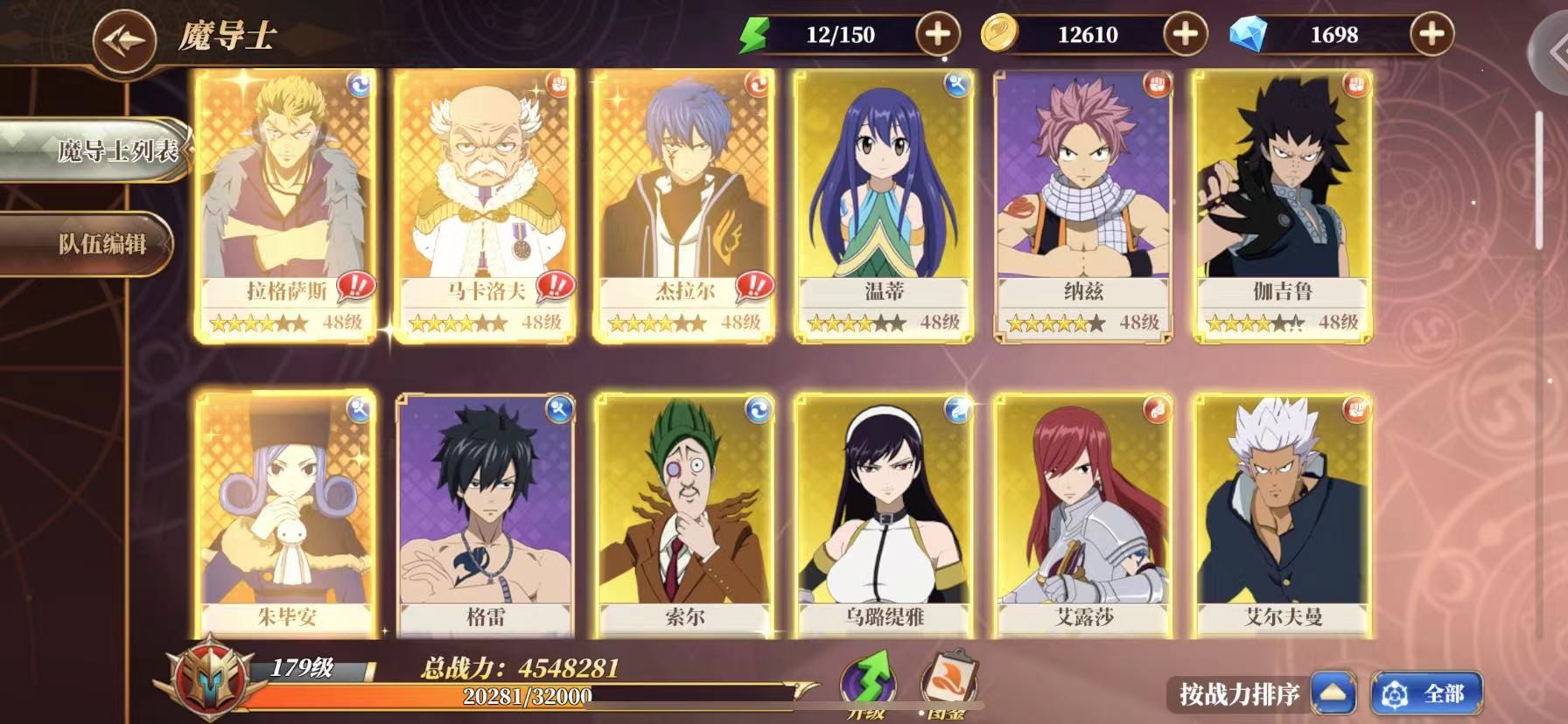Go back using the arrow button
The width and height of the screenshot is (1568, 724).
point(124,39)
